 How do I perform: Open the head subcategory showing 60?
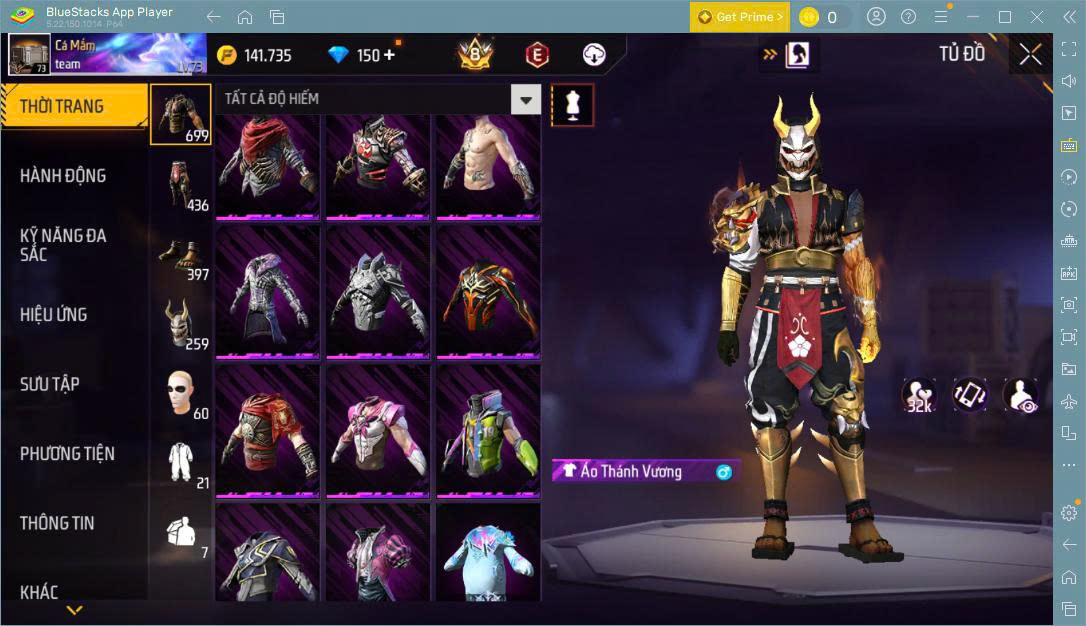coord(181,393)
